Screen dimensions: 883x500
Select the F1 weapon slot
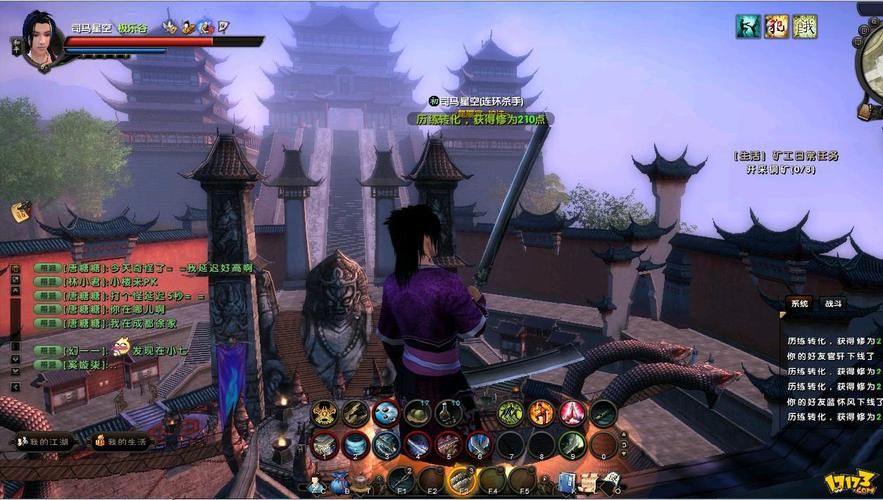[401, 479]
